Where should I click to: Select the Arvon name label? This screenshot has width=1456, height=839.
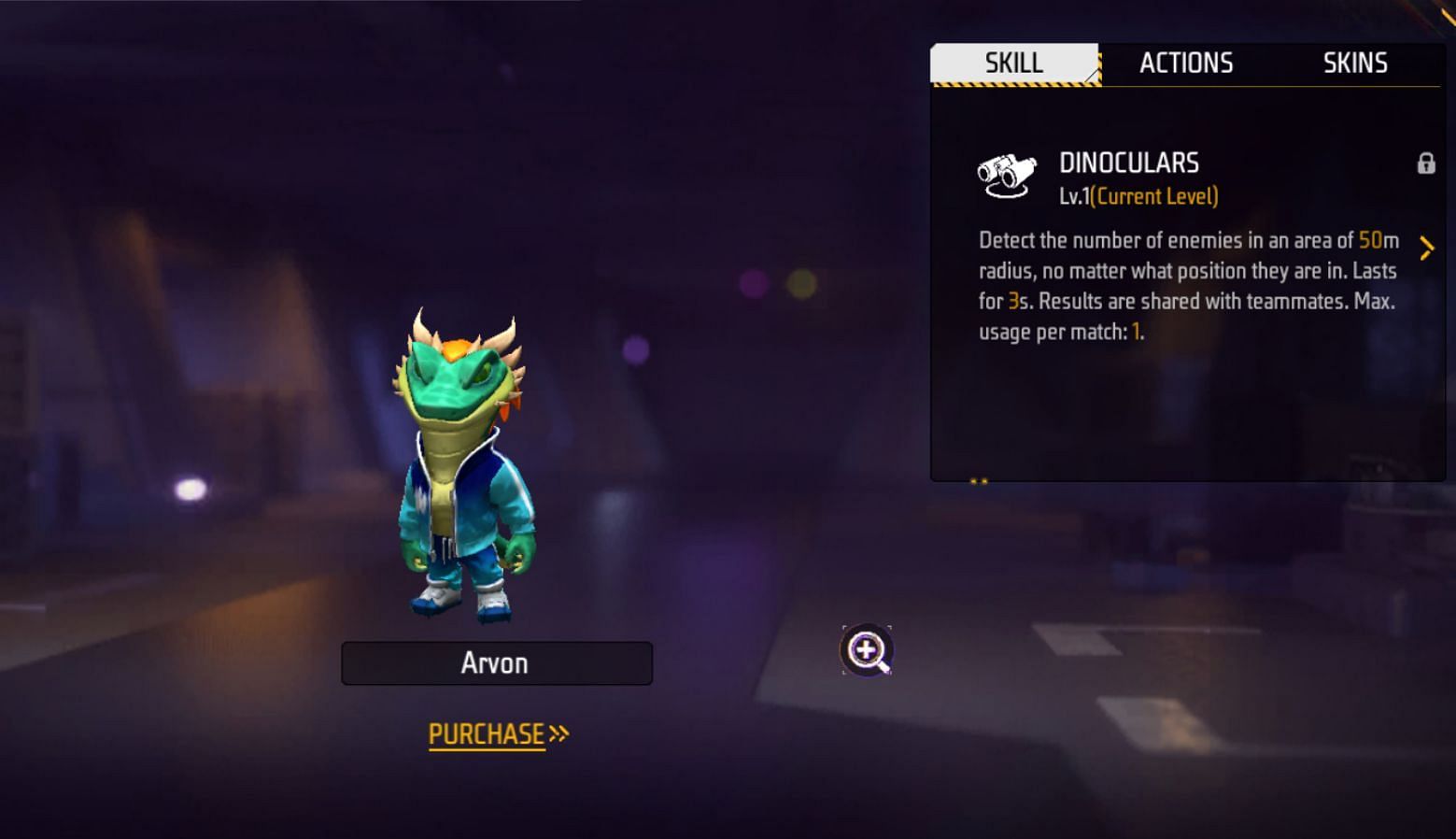[496, 663]
